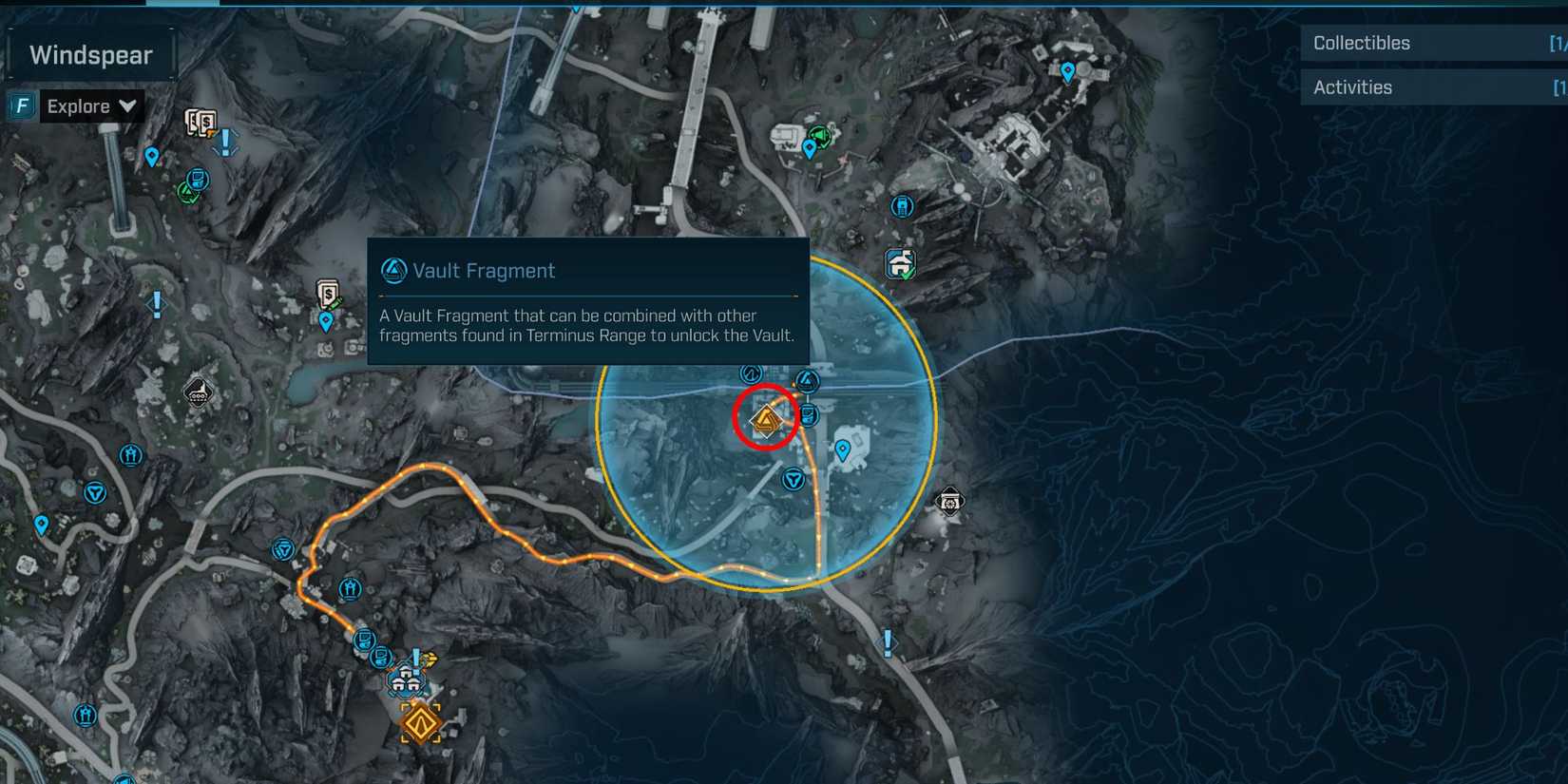Click the settlement houses icon near the bottom

click(407, 680)
